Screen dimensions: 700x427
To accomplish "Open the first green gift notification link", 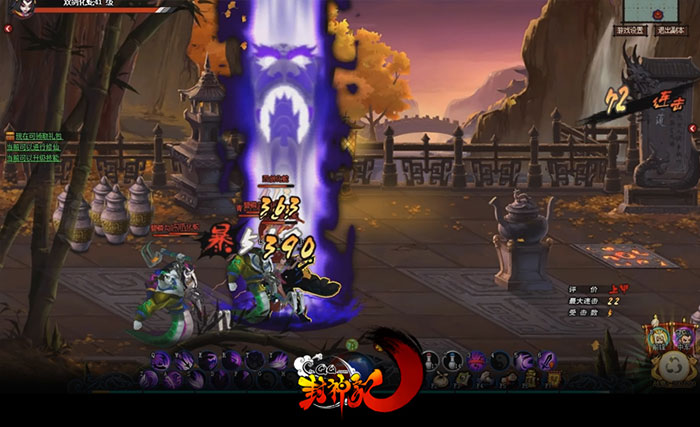I will click(37, 135).
